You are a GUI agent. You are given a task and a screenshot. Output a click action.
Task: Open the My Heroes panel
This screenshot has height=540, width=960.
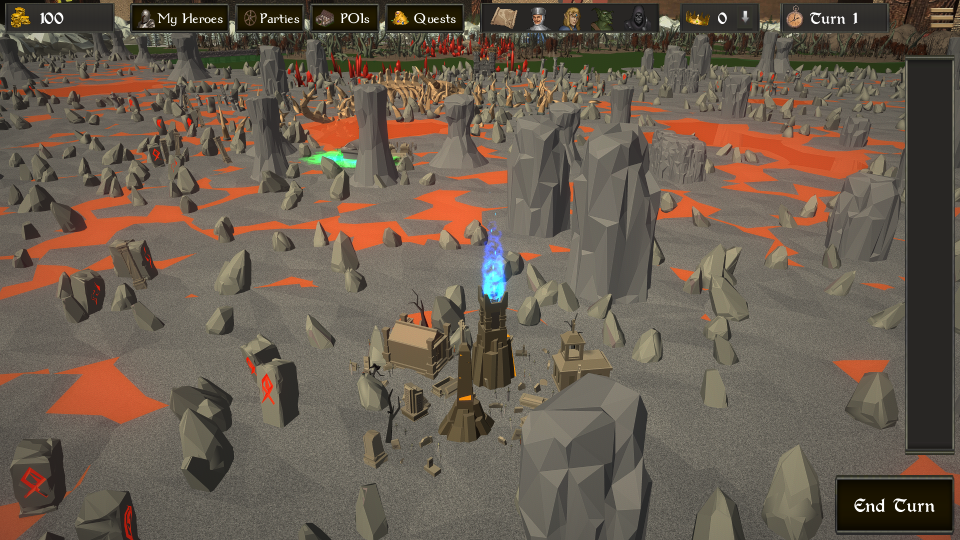[x=180, y=18]
